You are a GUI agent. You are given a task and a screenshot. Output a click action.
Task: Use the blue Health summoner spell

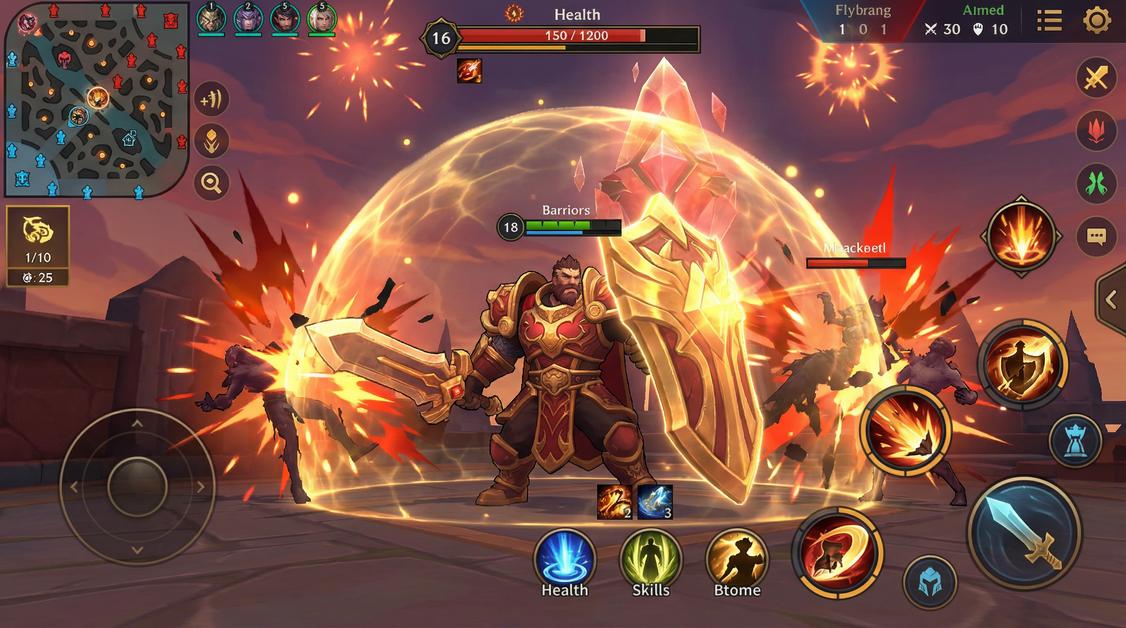(565, 558)
